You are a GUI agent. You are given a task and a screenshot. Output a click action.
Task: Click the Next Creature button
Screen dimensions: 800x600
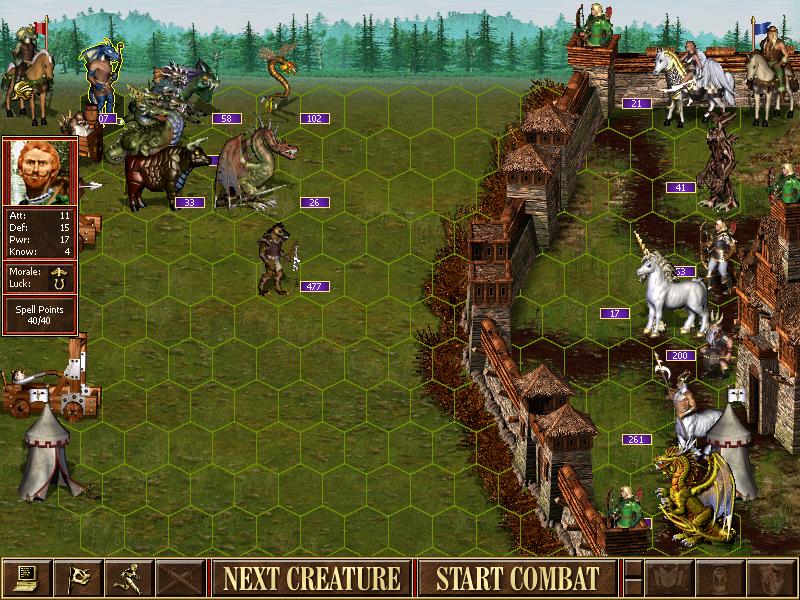[x=311, y=578]
